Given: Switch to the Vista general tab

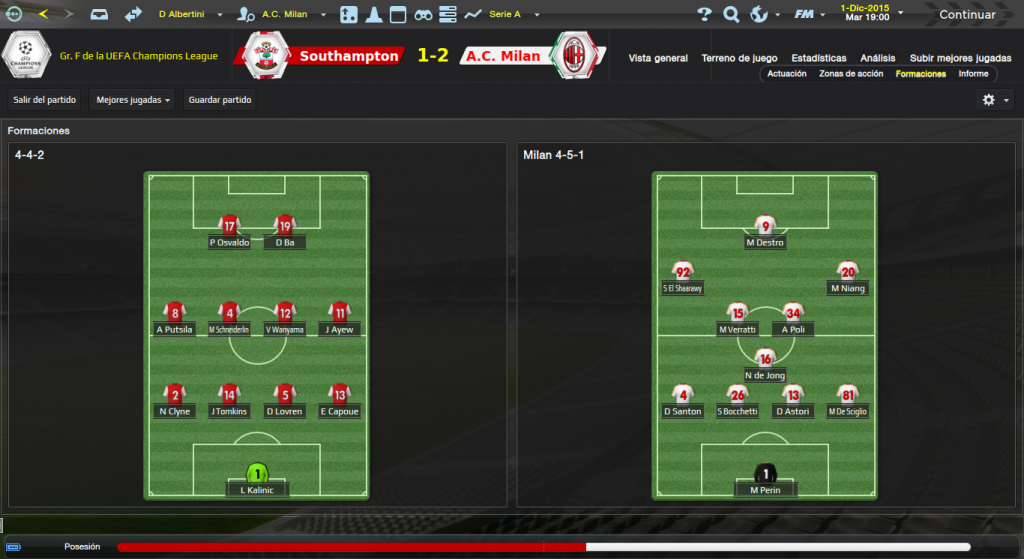Looking at the screenshot, I should (x=658, y=58).
